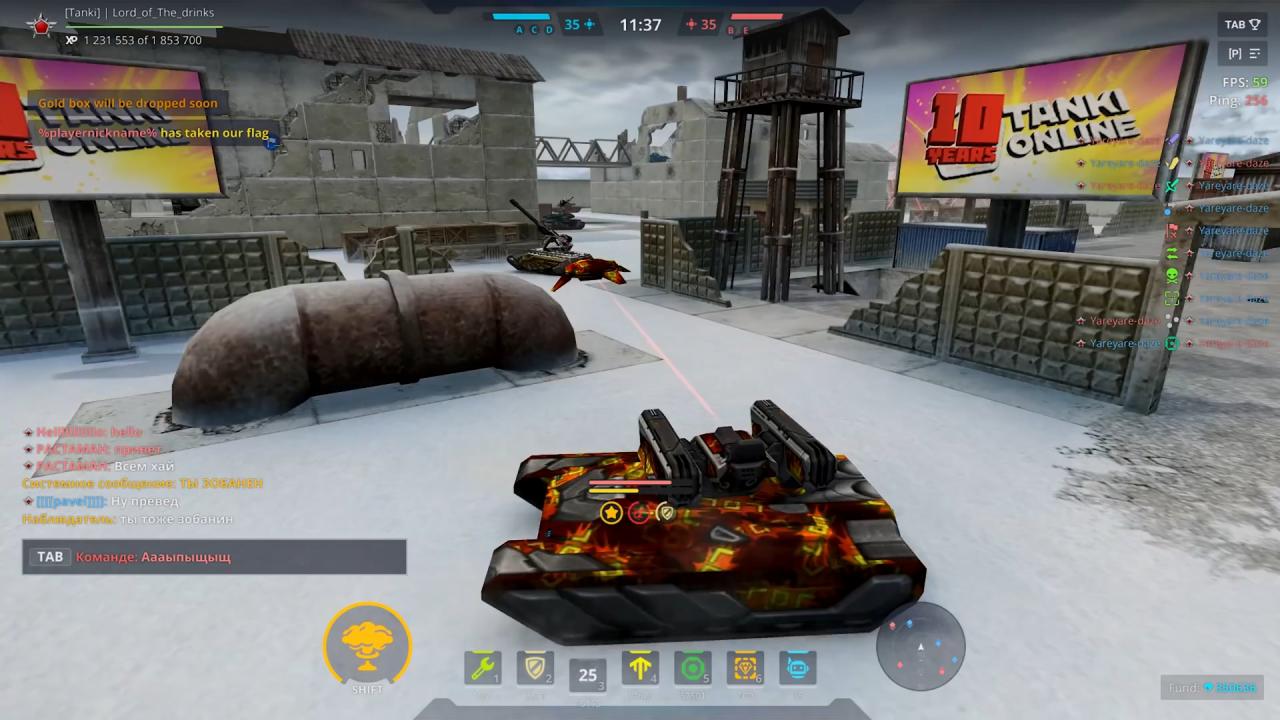Place the green mine supply

[692, 668]
